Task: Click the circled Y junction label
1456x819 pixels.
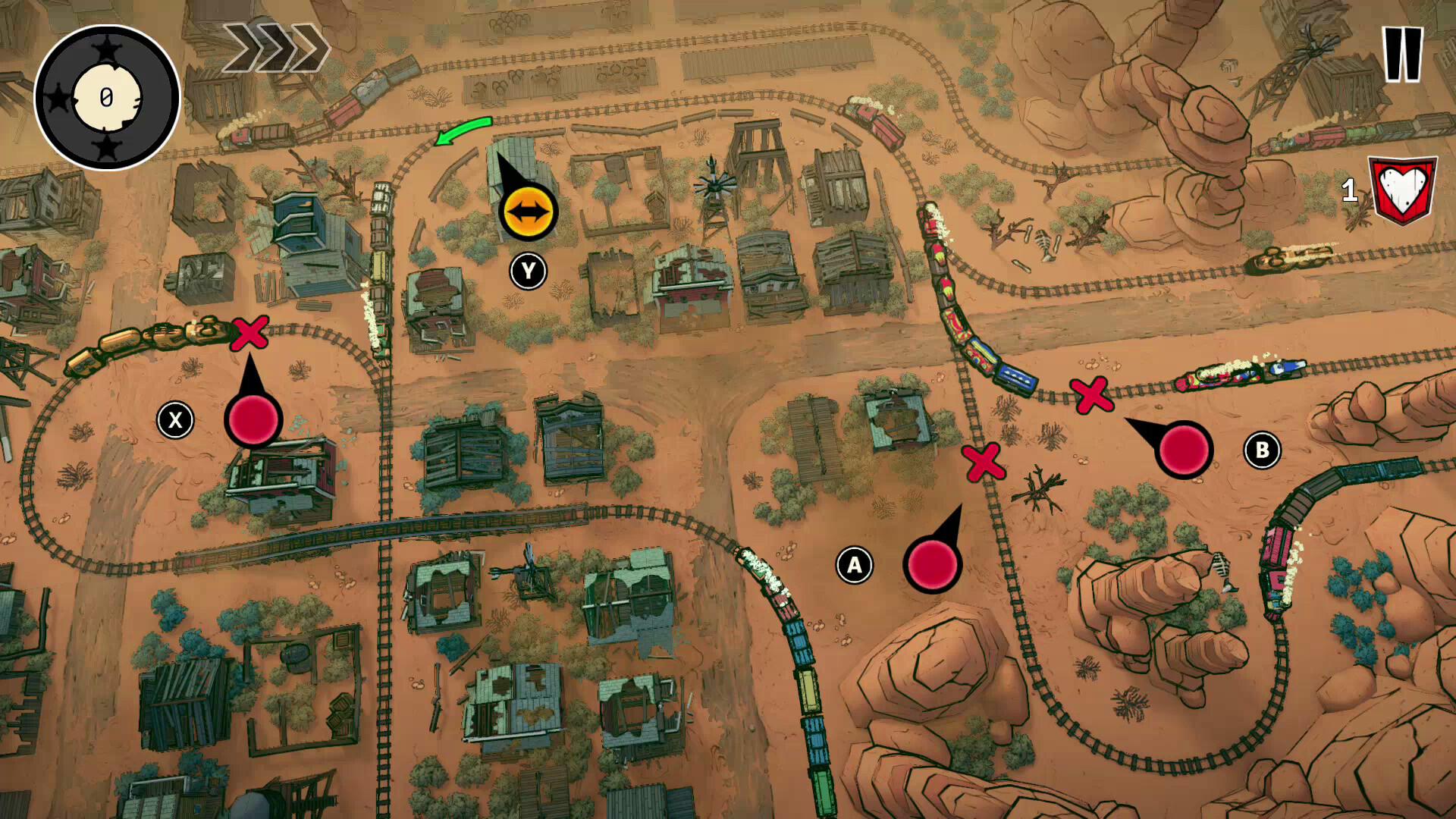Action: coord(529,269)
